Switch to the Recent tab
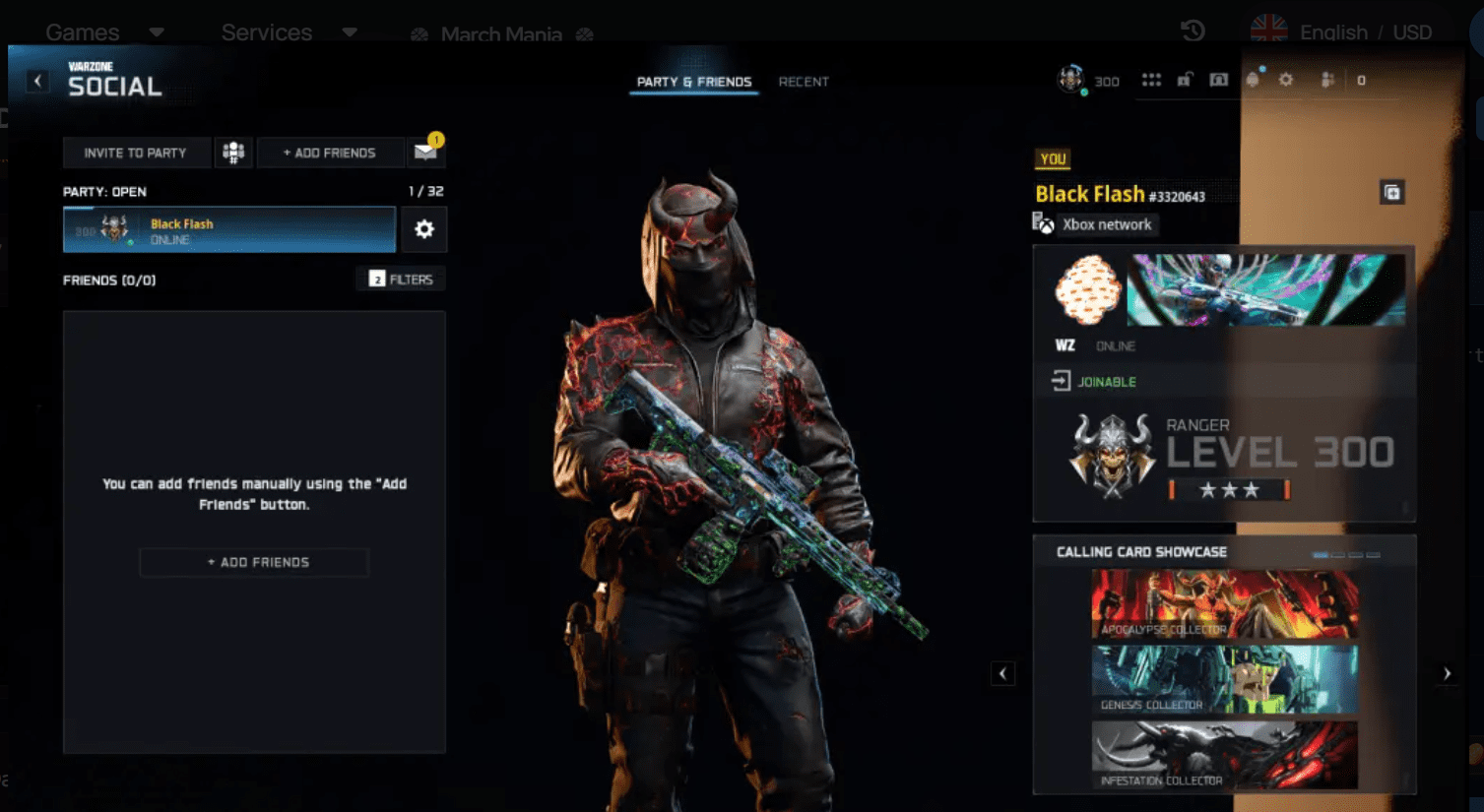The width and height of the screenshot is (1484, 812). [x=804, y=82]
